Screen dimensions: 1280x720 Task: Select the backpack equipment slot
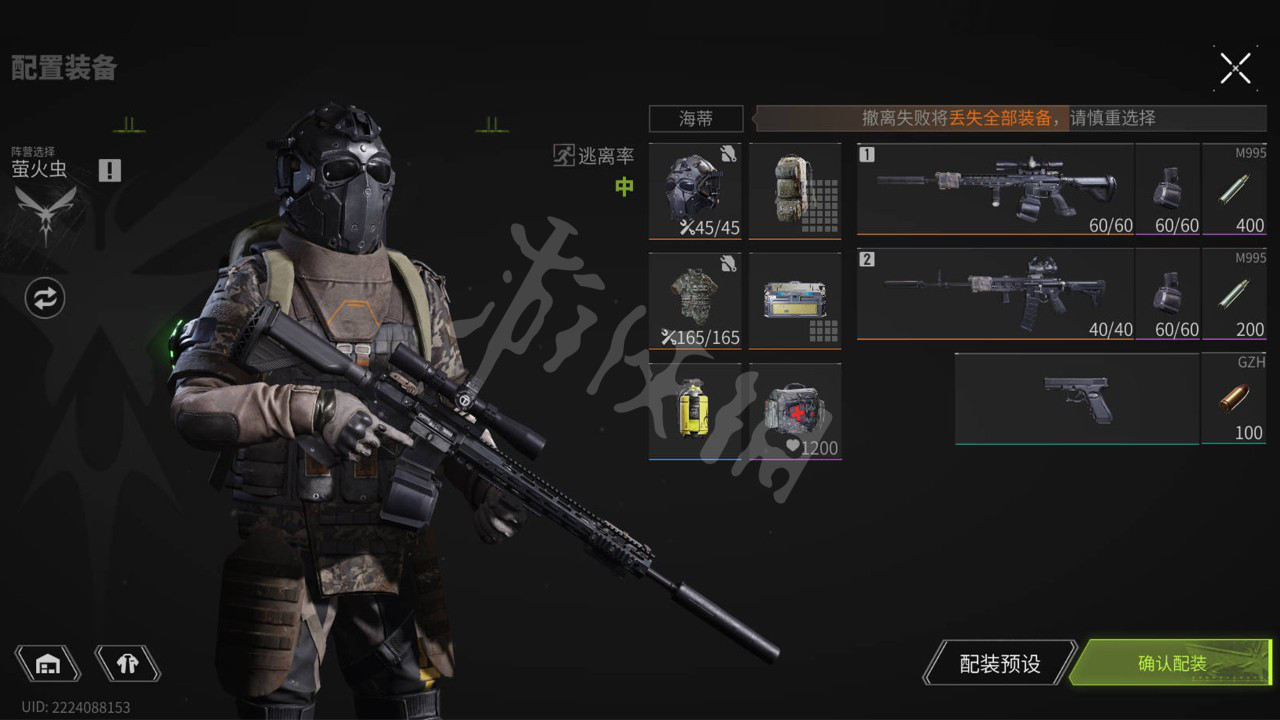tap(795, 190)
